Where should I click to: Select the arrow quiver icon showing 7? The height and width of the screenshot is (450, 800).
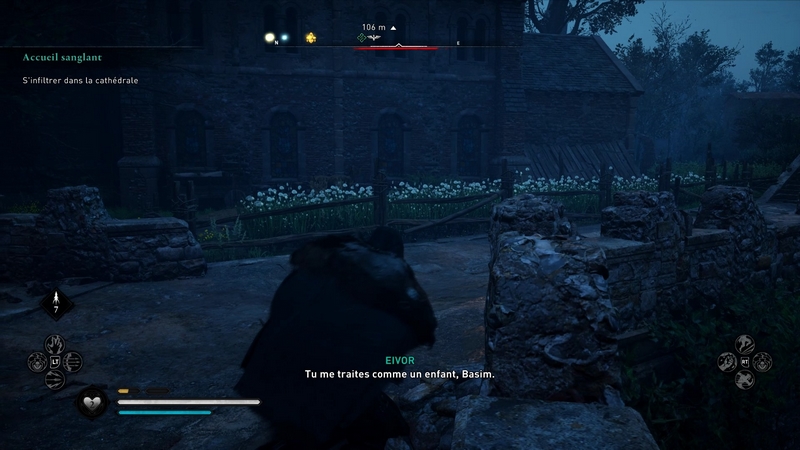[x=56, y=301]
